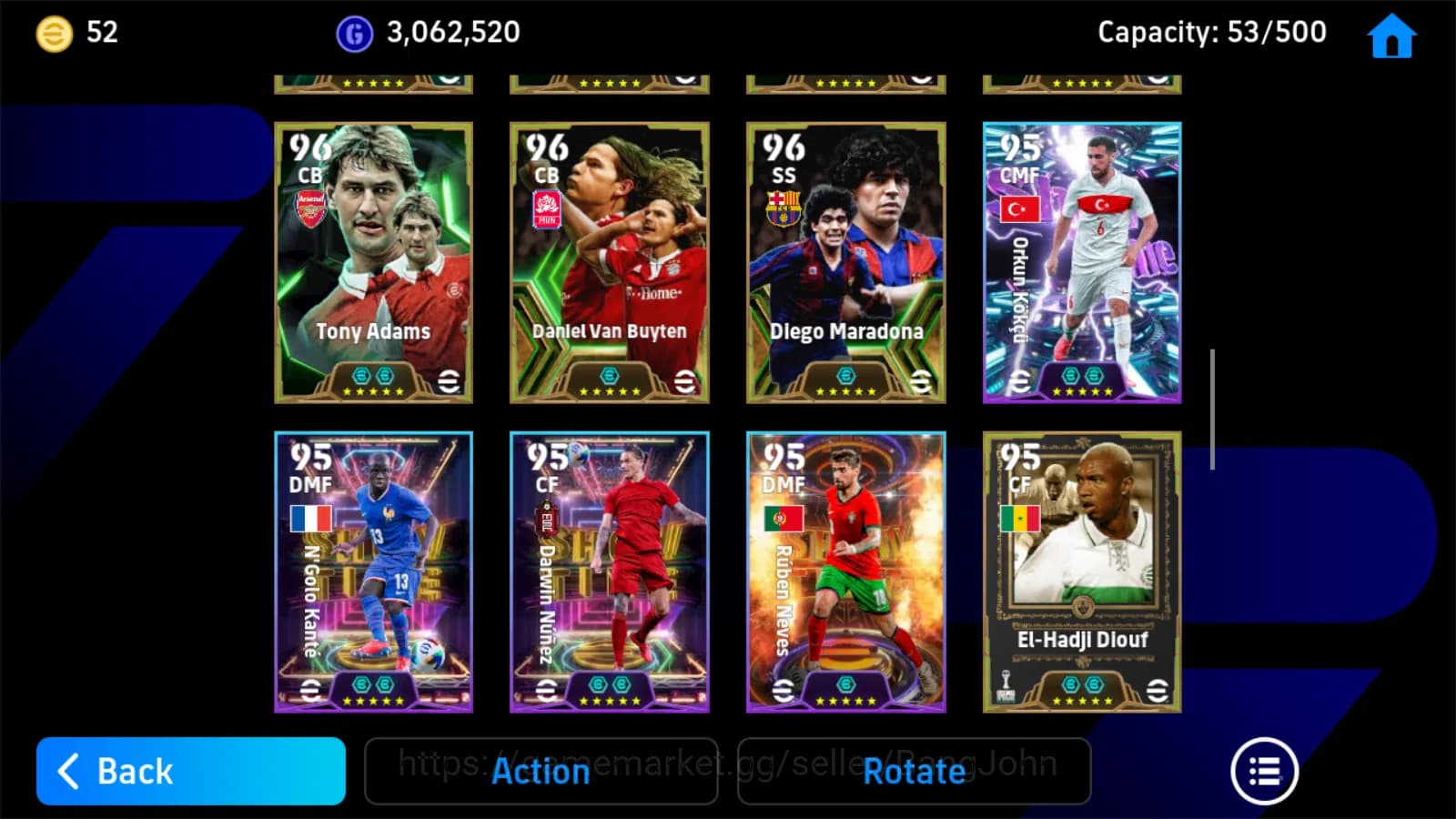
Task: Flip Rúben Neves card with its flip arrow
Action: 781,689
